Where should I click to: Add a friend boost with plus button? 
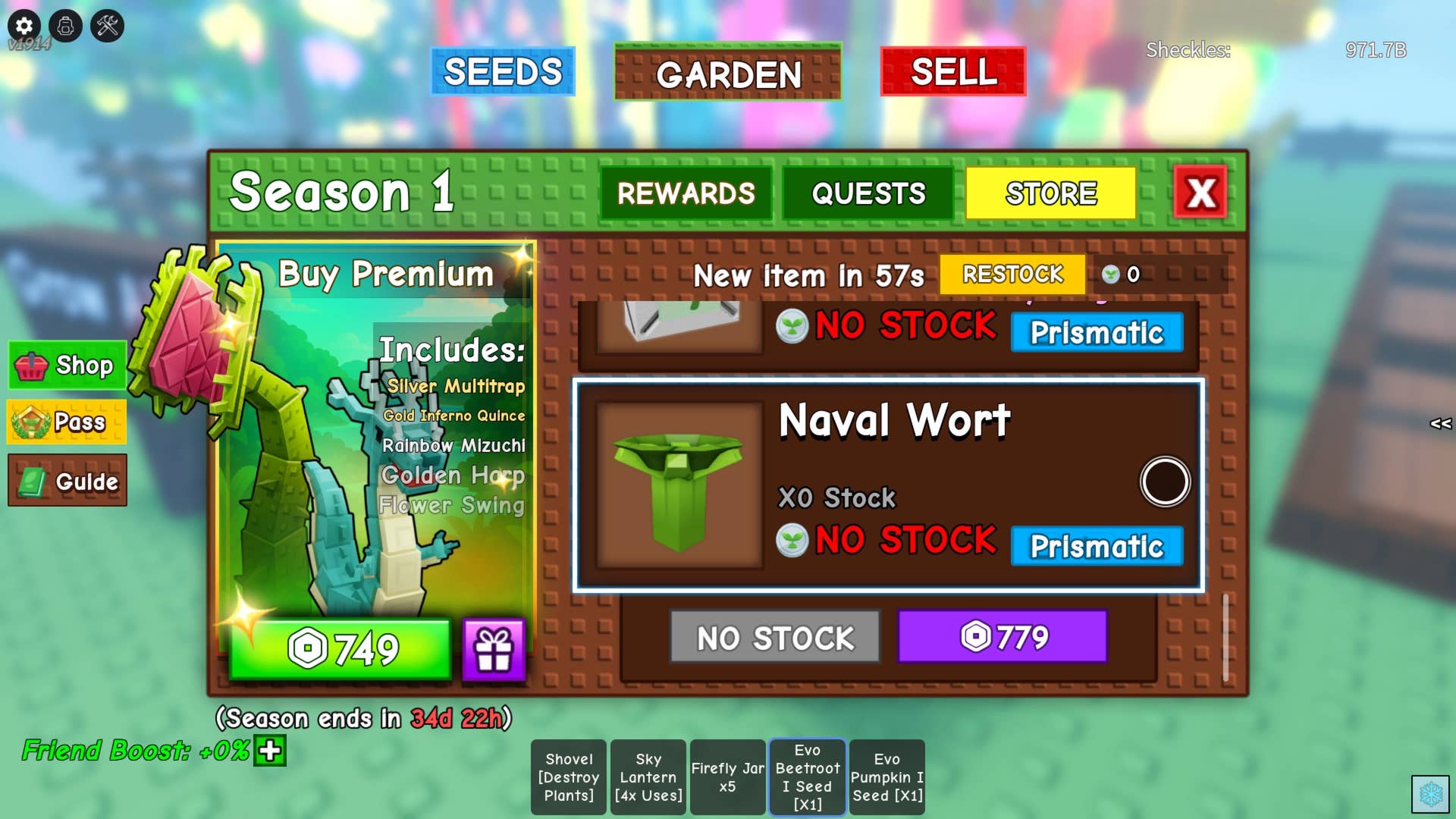[270, 751]
